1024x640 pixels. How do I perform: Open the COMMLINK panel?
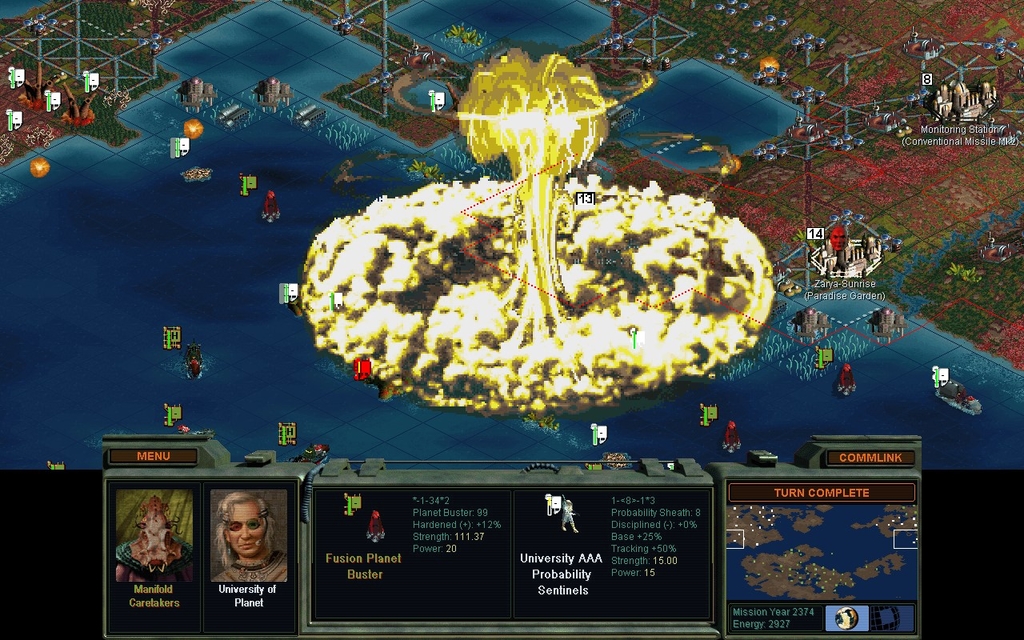pyautogui.click(x=869, y=458)
